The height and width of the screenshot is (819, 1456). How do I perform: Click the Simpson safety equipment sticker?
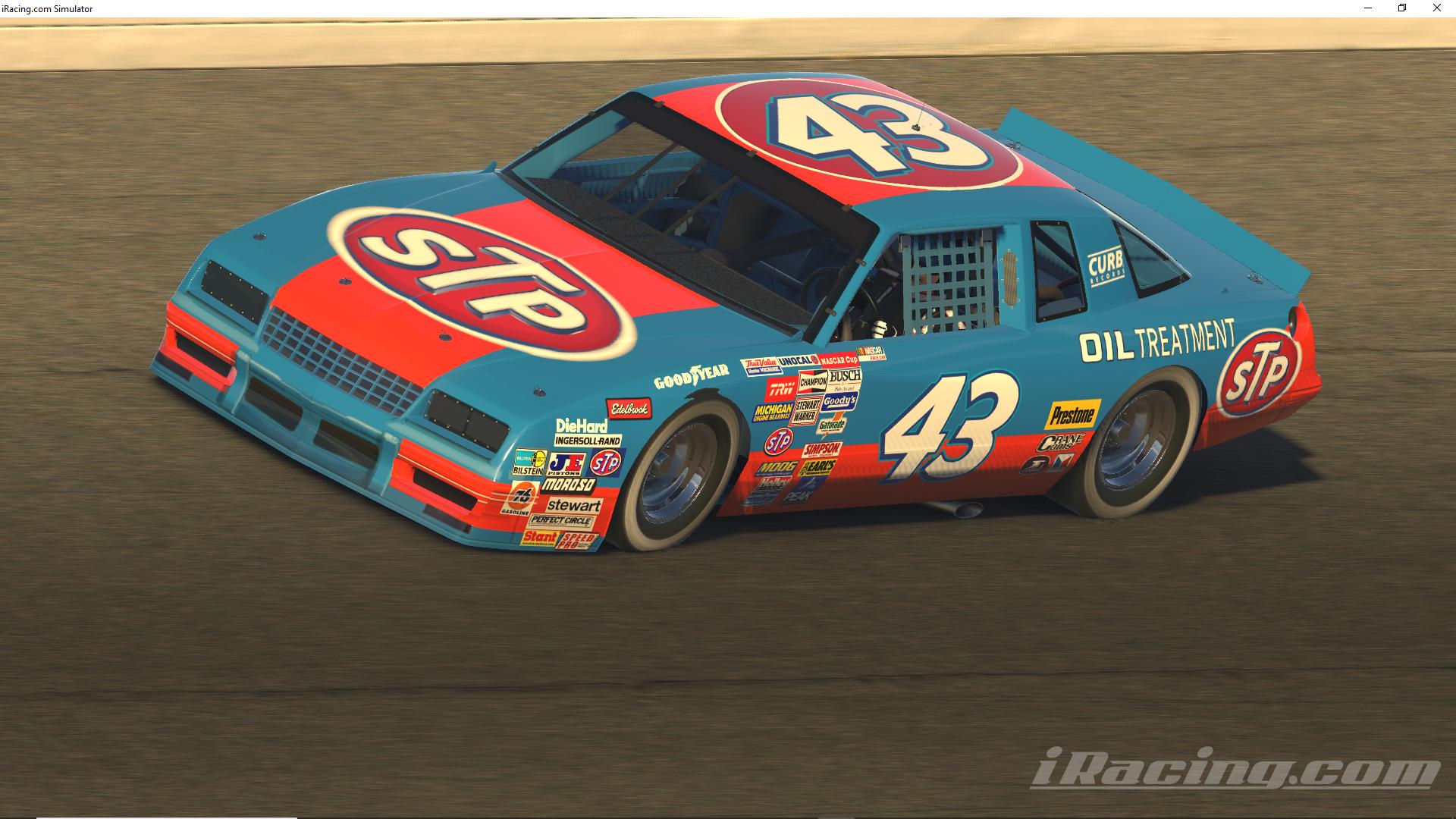click(821, 448)
